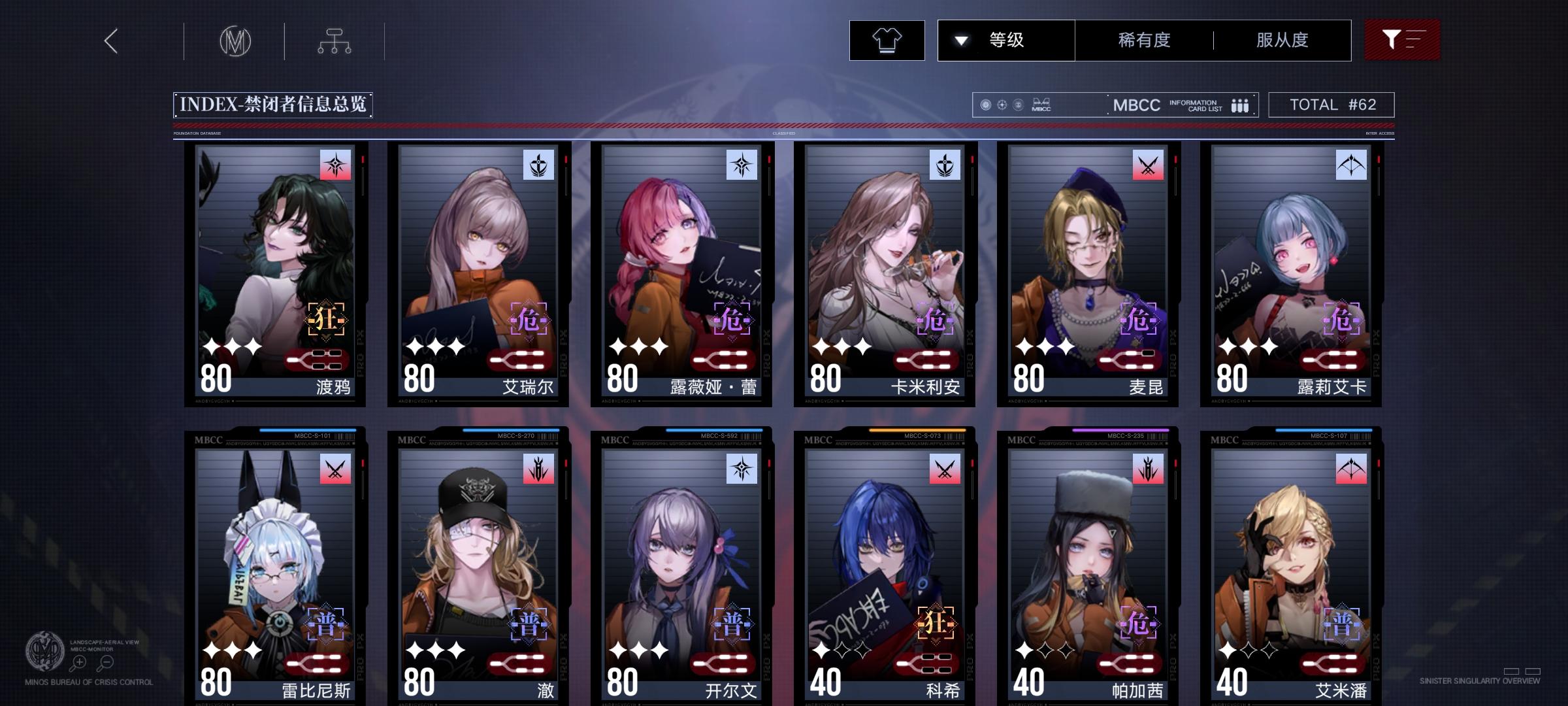Switch to the 稀有度 sorting tab
Screen dimensions: 1568x706
[x=1144, y=40]
